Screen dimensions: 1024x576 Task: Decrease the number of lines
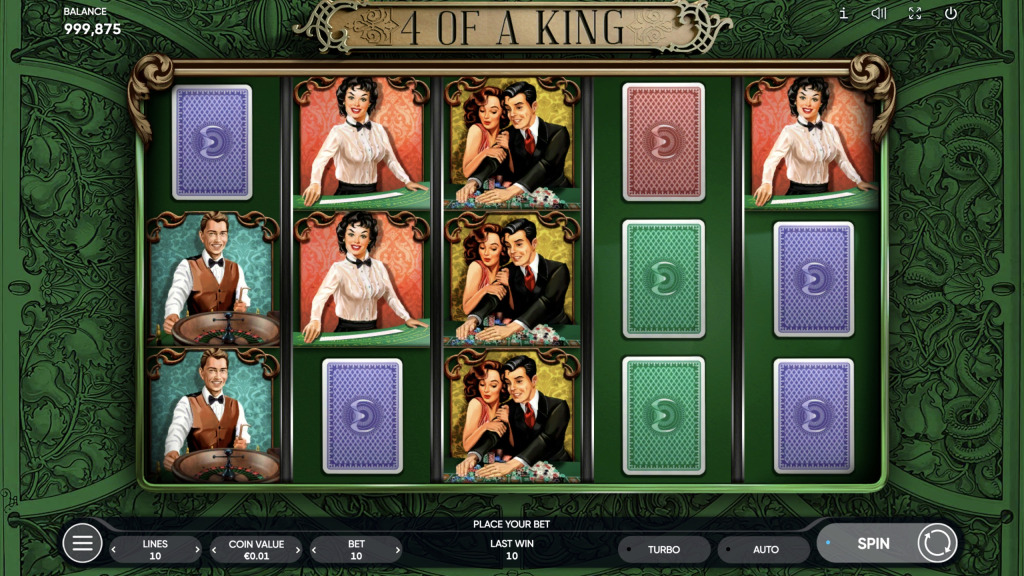(x=114, y=550)
